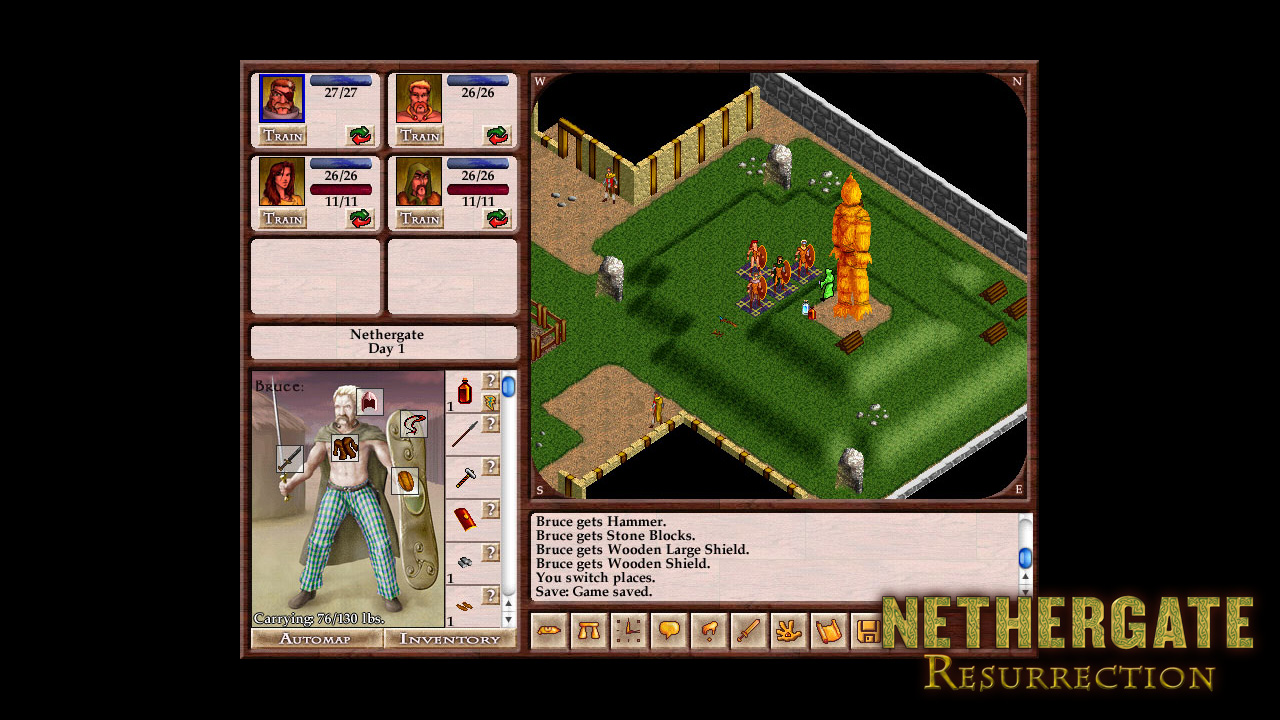Click the open-hand Use icon

787,630
